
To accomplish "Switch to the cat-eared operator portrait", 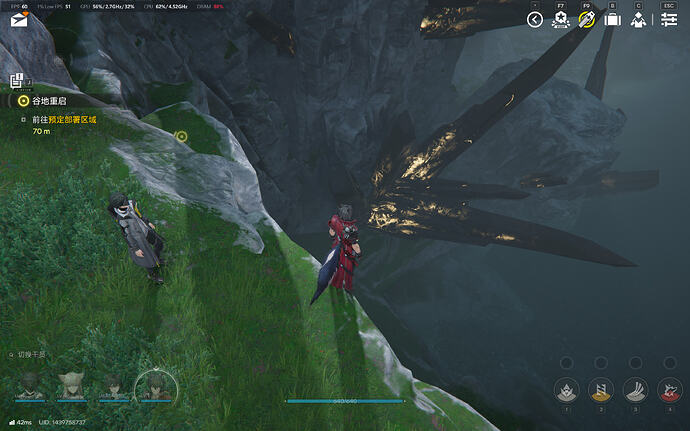I will 72,385.
